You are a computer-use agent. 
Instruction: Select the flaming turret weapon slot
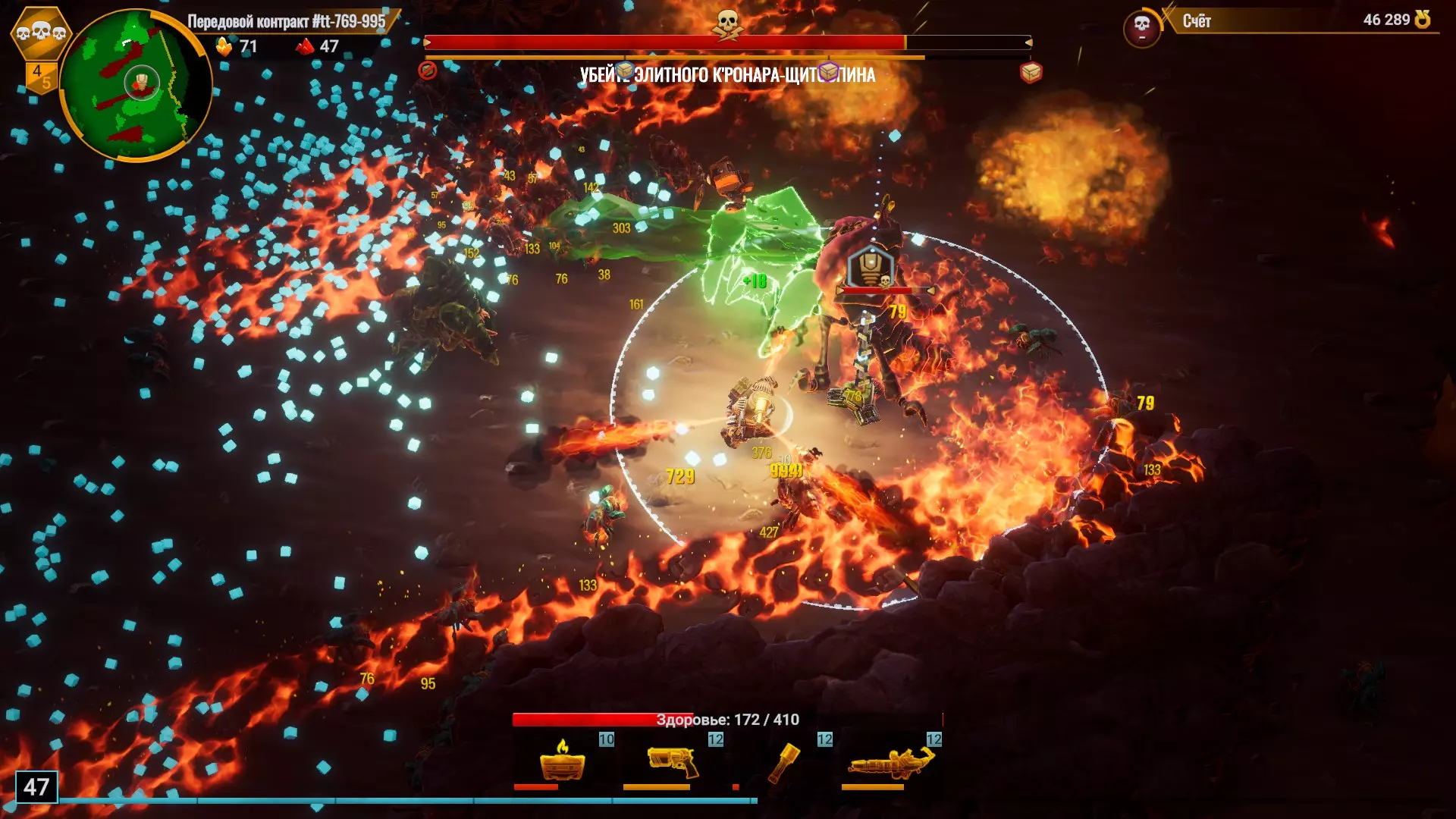(563, 761)
